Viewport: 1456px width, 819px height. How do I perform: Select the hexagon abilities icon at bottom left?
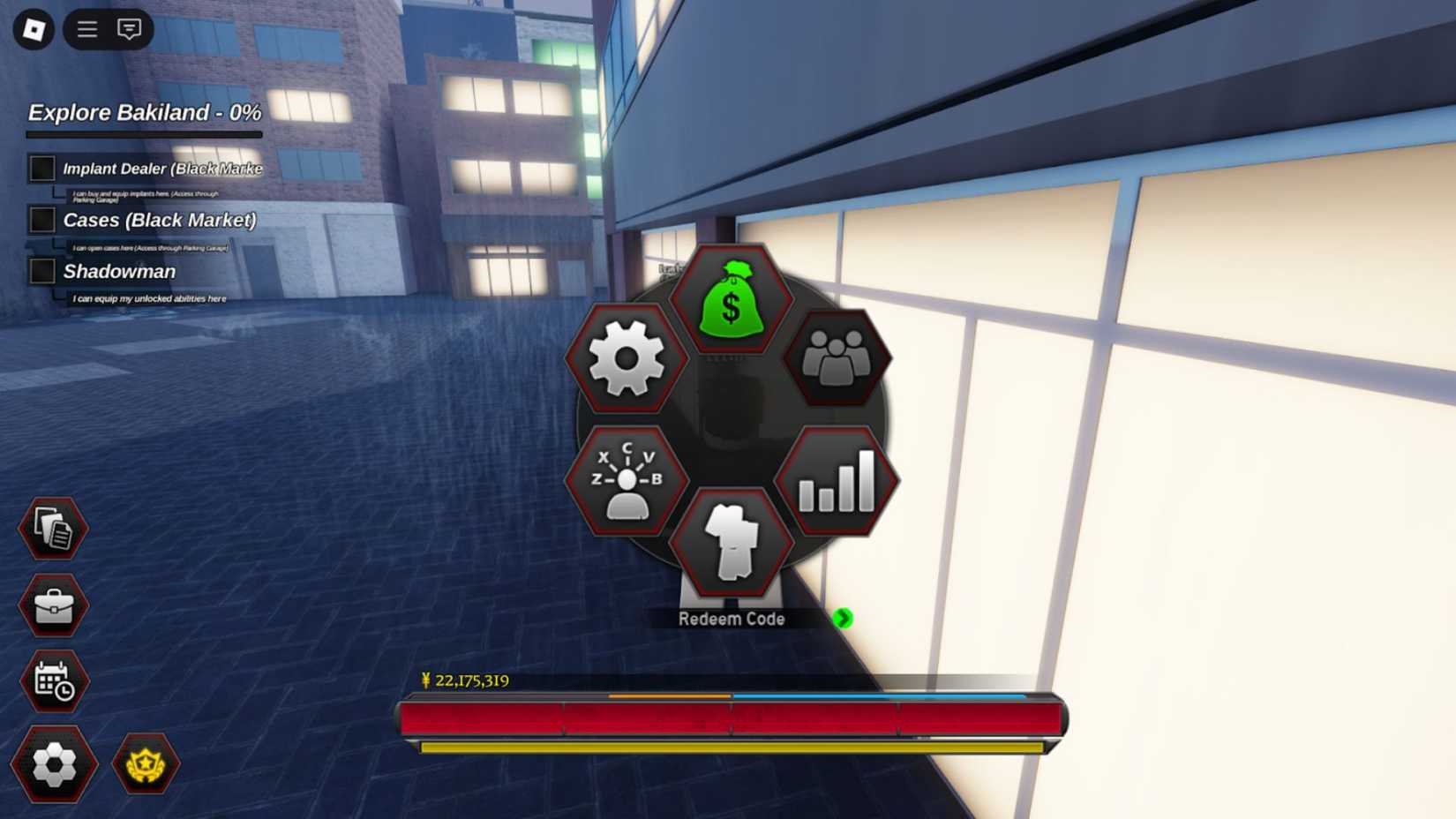click(53, 764)
